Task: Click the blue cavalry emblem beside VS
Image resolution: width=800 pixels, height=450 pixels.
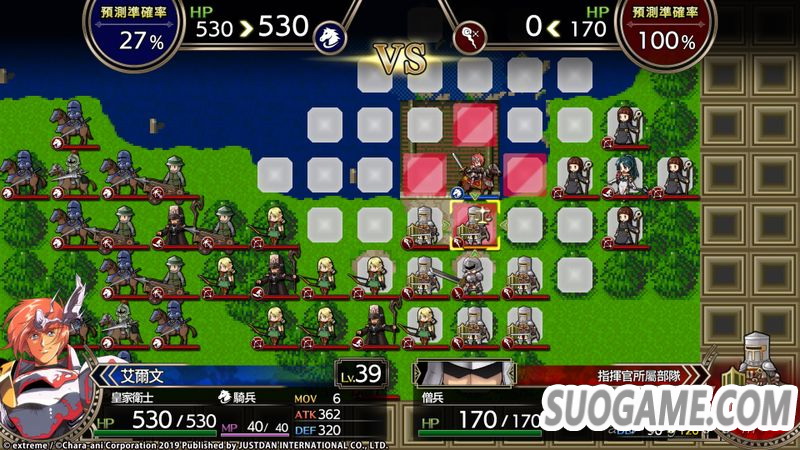Action: [326, 38]
